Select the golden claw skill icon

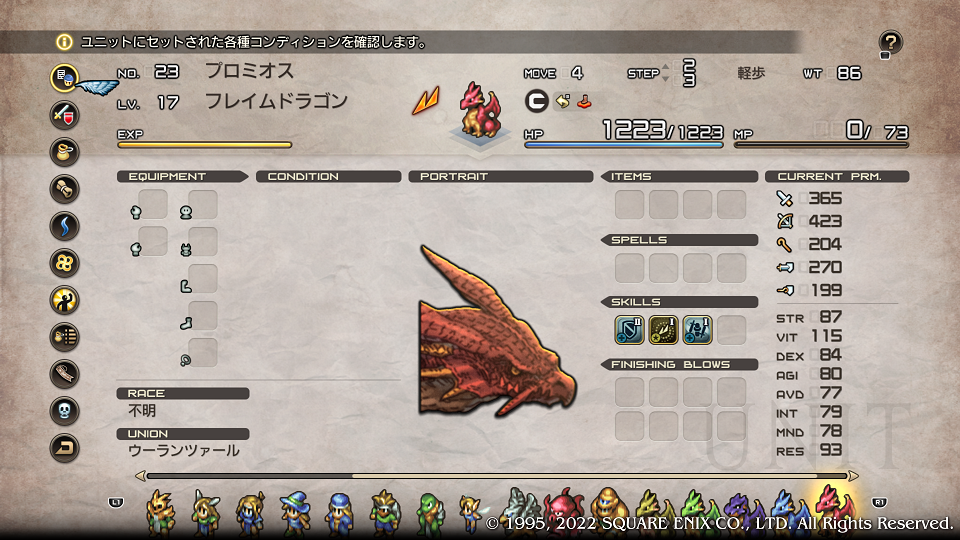pos(664,330)
